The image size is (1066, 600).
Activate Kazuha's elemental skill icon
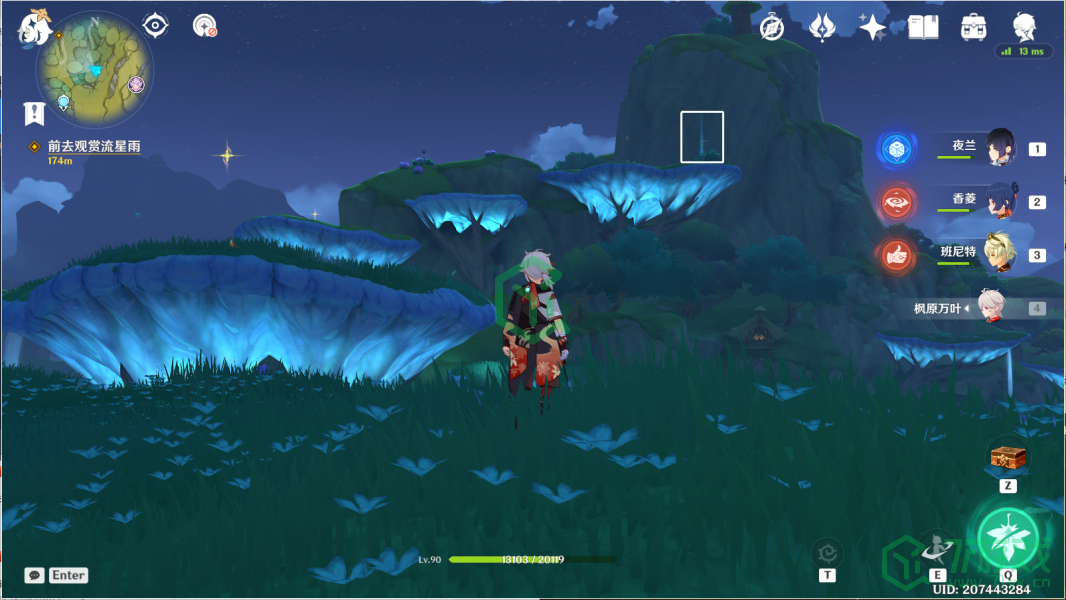937,548
